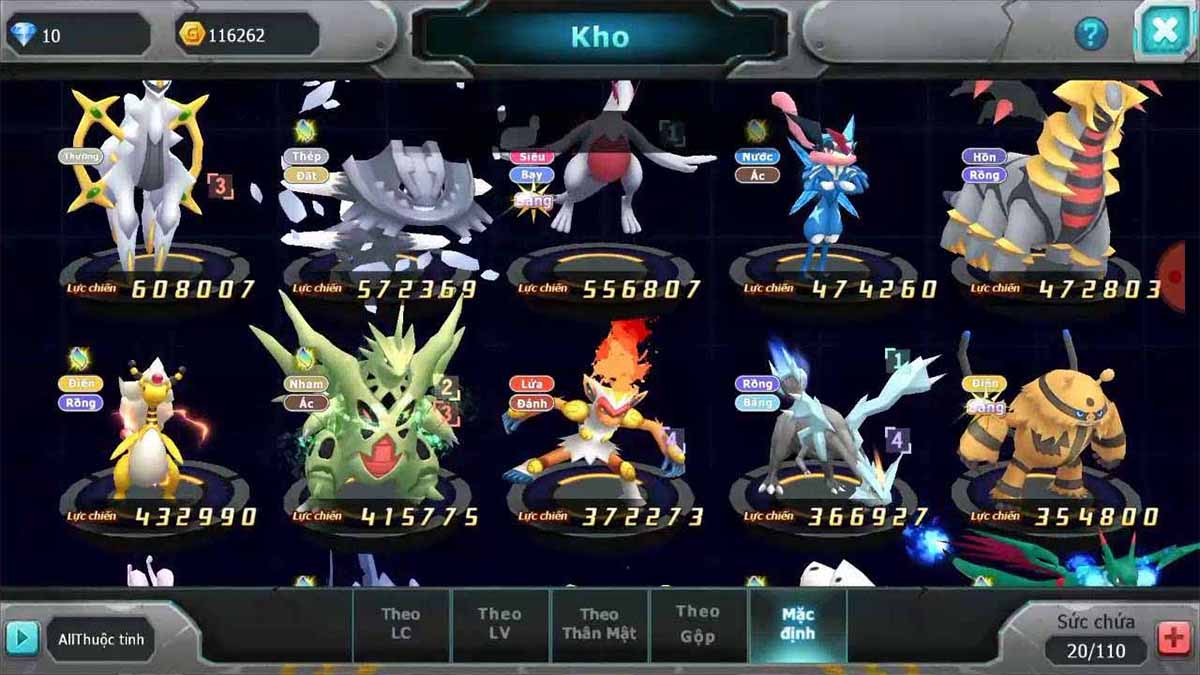
Task: Select the Pokémon with 432990 power
Action: tap(150, 430)
